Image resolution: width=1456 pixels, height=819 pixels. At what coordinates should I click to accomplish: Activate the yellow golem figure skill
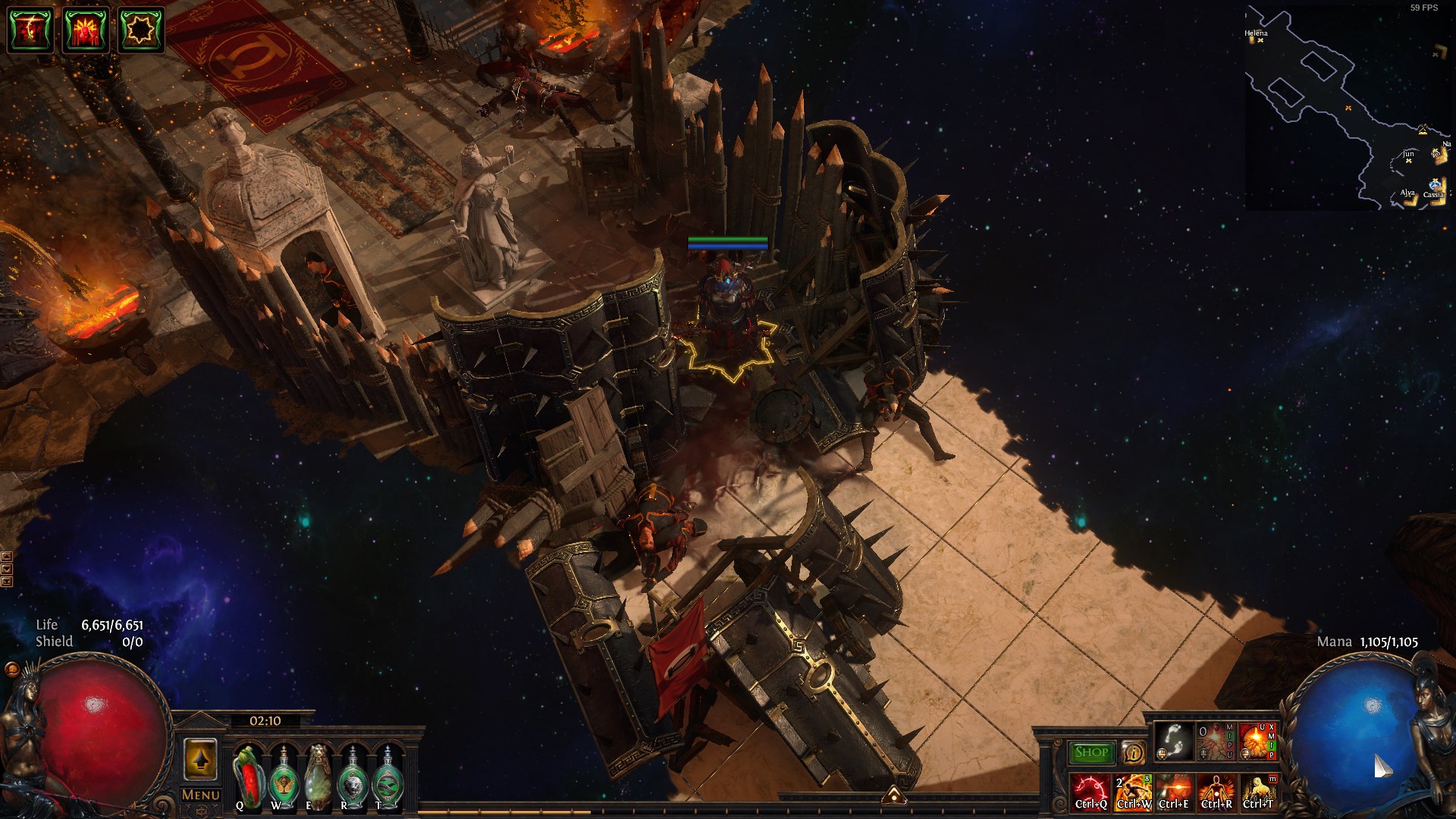click(1258, 792)
